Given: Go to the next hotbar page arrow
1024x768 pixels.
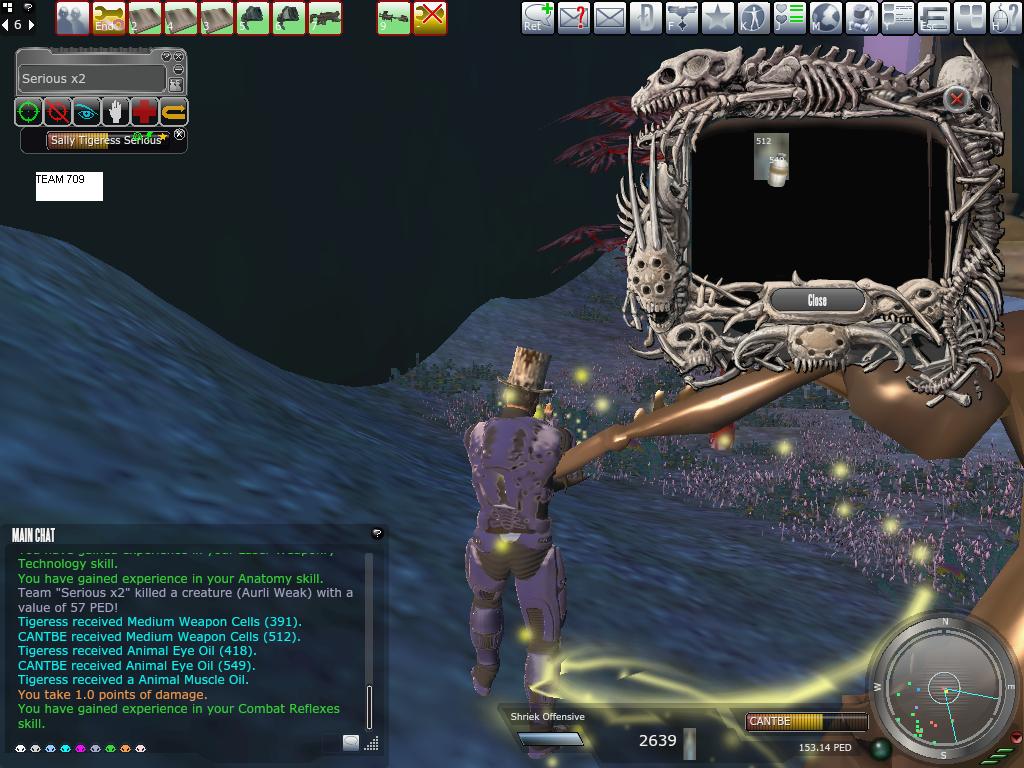Looking at the screenshot, I should (32, 24).
